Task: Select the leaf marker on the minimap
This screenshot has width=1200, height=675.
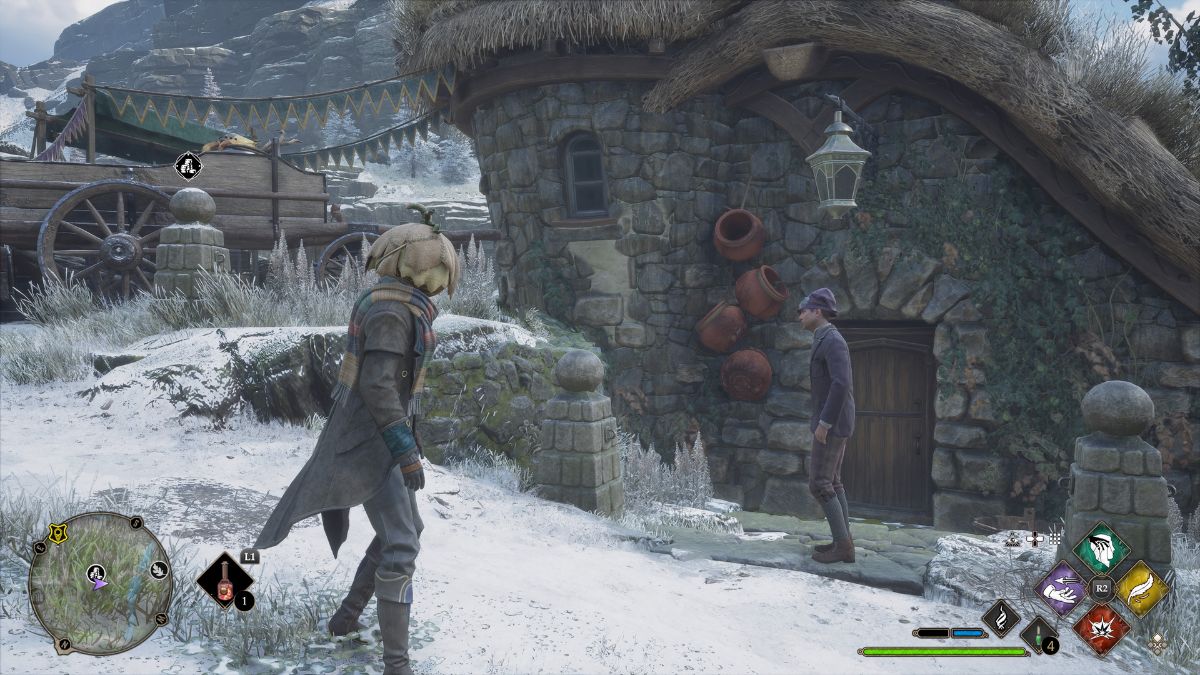Action: click(x=157, y=570)
